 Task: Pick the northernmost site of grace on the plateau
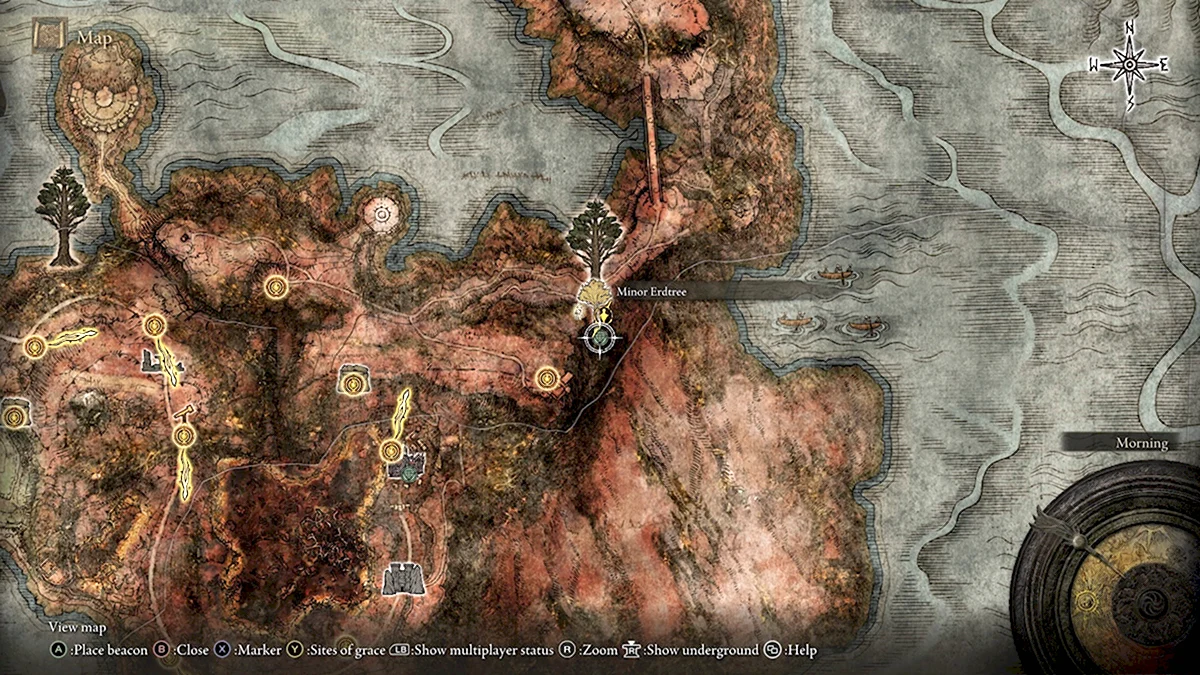pos(276,288)
